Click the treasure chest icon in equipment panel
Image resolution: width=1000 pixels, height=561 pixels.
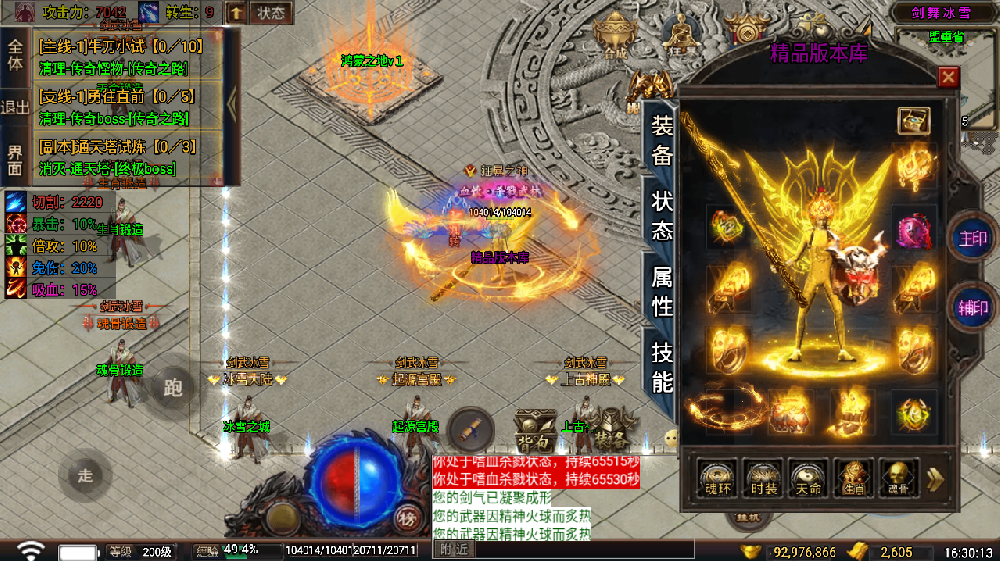[913, 120]
